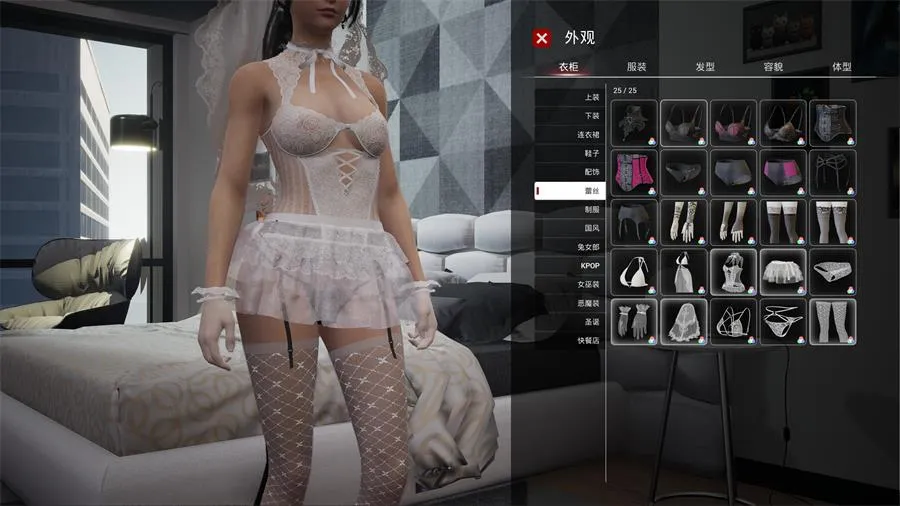Pick the white fishnet stockings item
Viewport: 900px width, 506px height.
click(x=832, y=322)
